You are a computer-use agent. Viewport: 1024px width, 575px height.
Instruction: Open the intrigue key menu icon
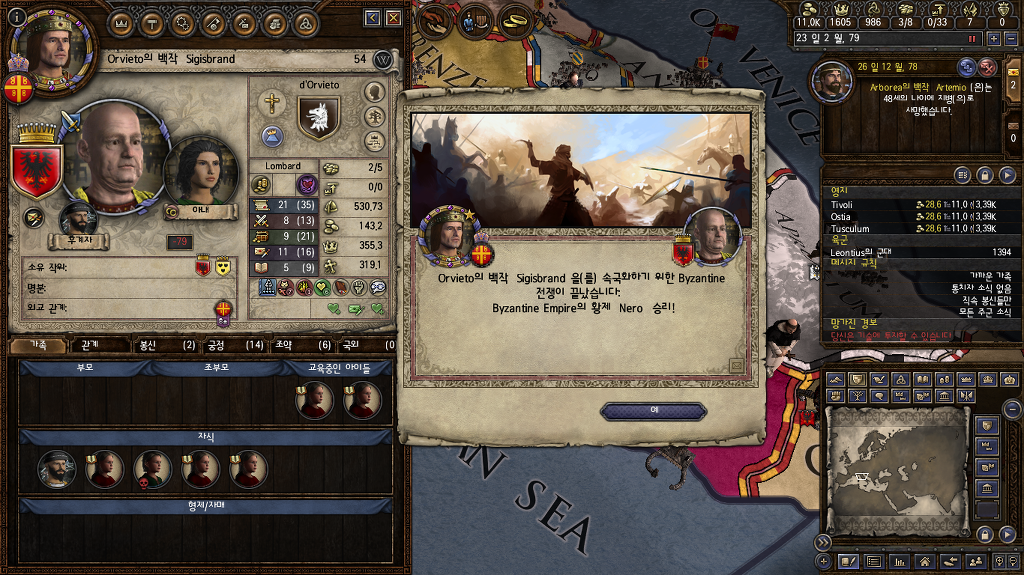pyautogui.click(x=212, y=22)
